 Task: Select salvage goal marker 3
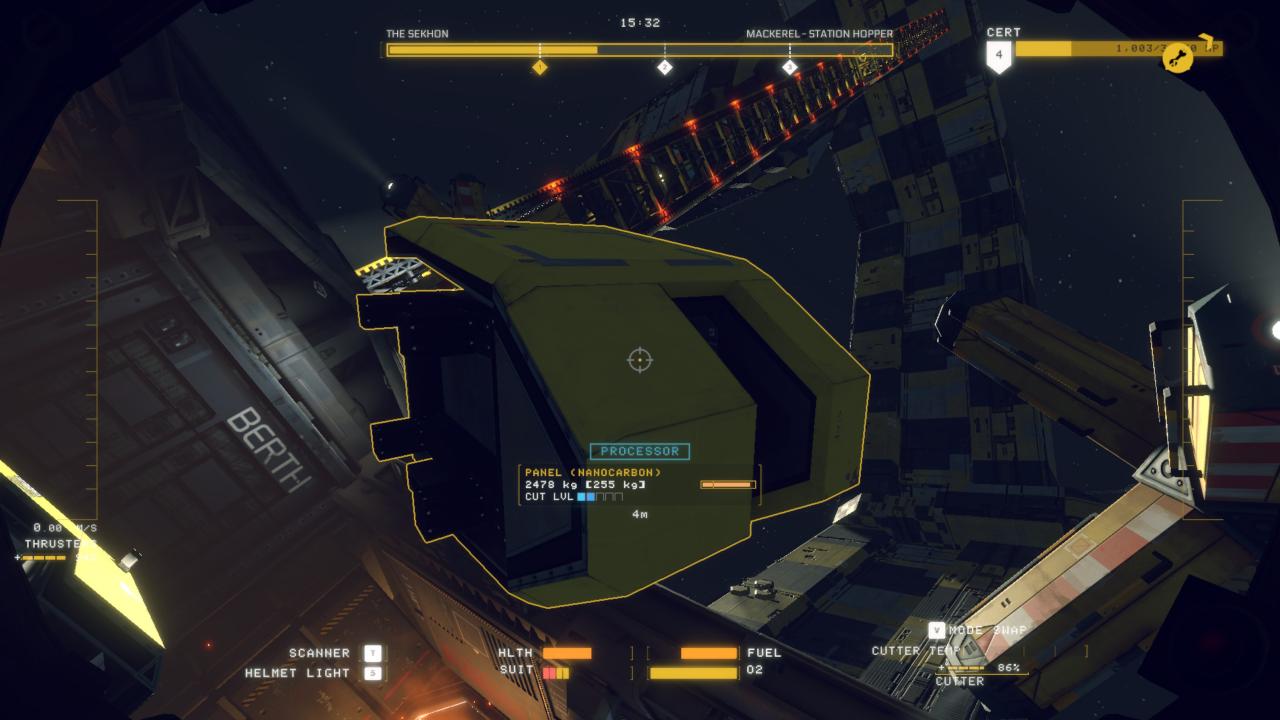(789, 67)
